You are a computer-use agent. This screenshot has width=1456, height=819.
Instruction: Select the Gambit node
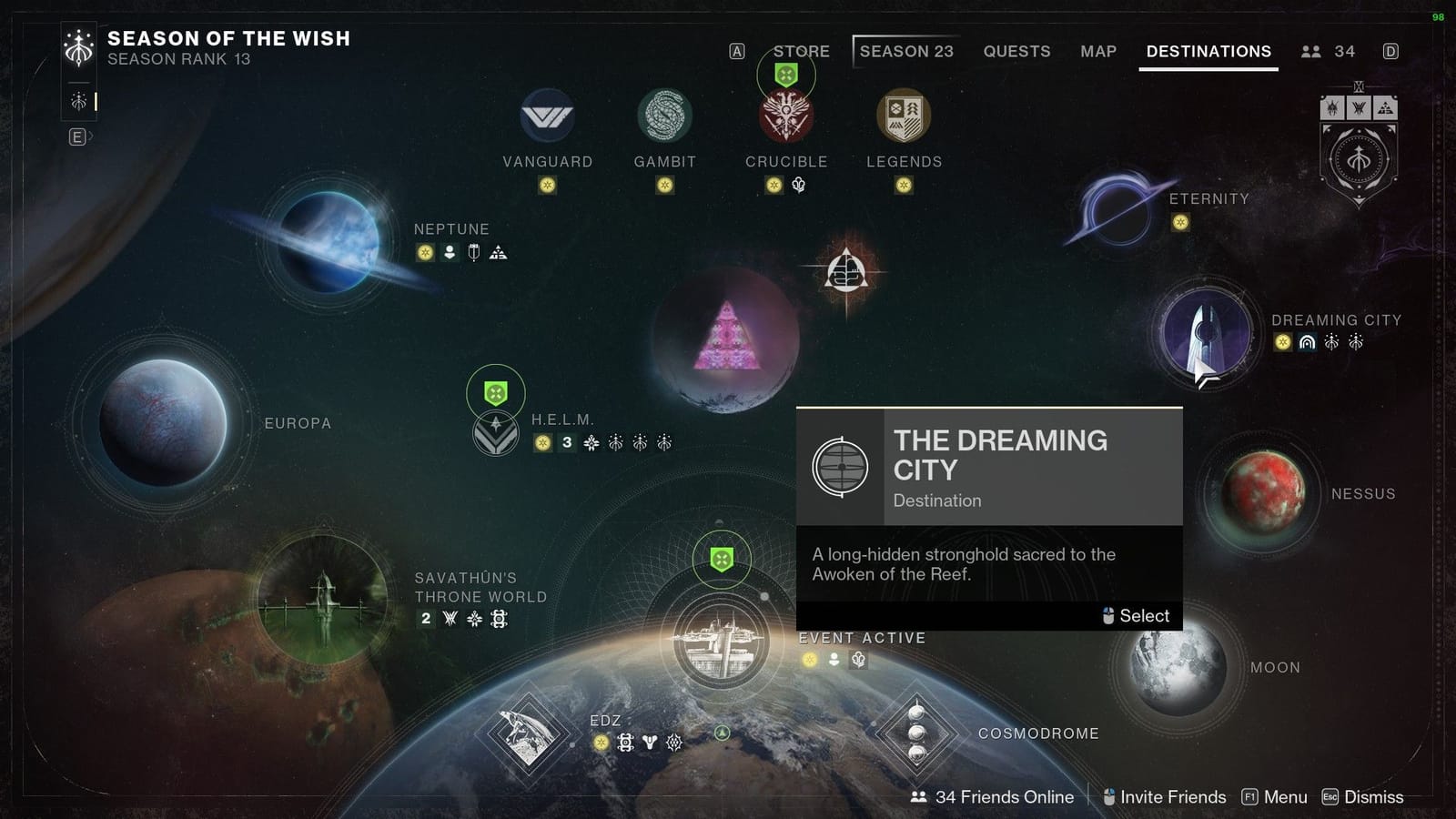pyautogui.click(x=665, y=114)
